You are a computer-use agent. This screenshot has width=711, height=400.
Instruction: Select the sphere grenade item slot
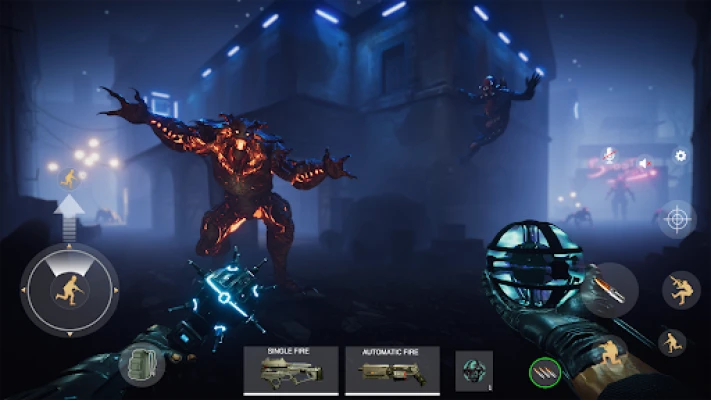coord(473,370)
